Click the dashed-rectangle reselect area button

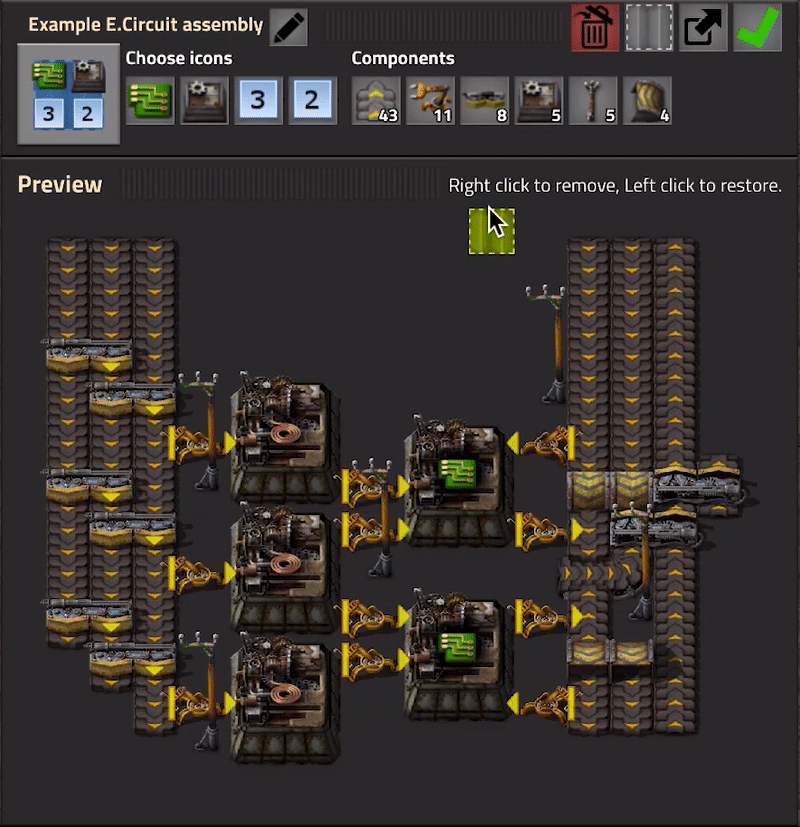[649, 28]
